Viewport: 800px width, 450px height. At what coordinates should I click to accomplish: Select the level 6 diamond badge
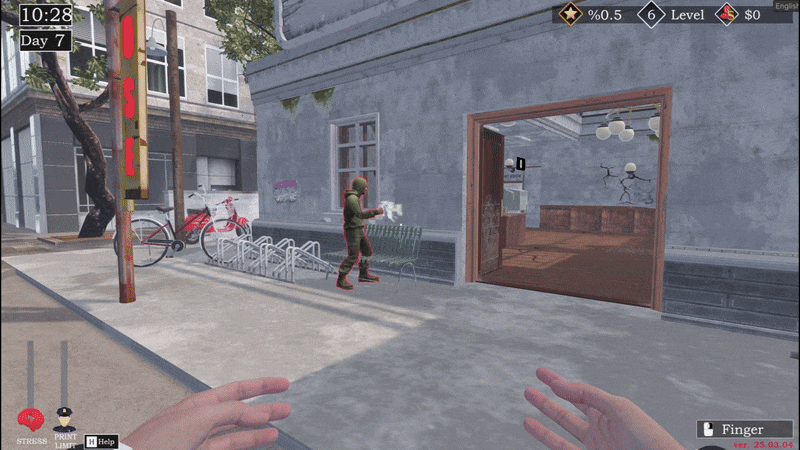pos(652,15)
